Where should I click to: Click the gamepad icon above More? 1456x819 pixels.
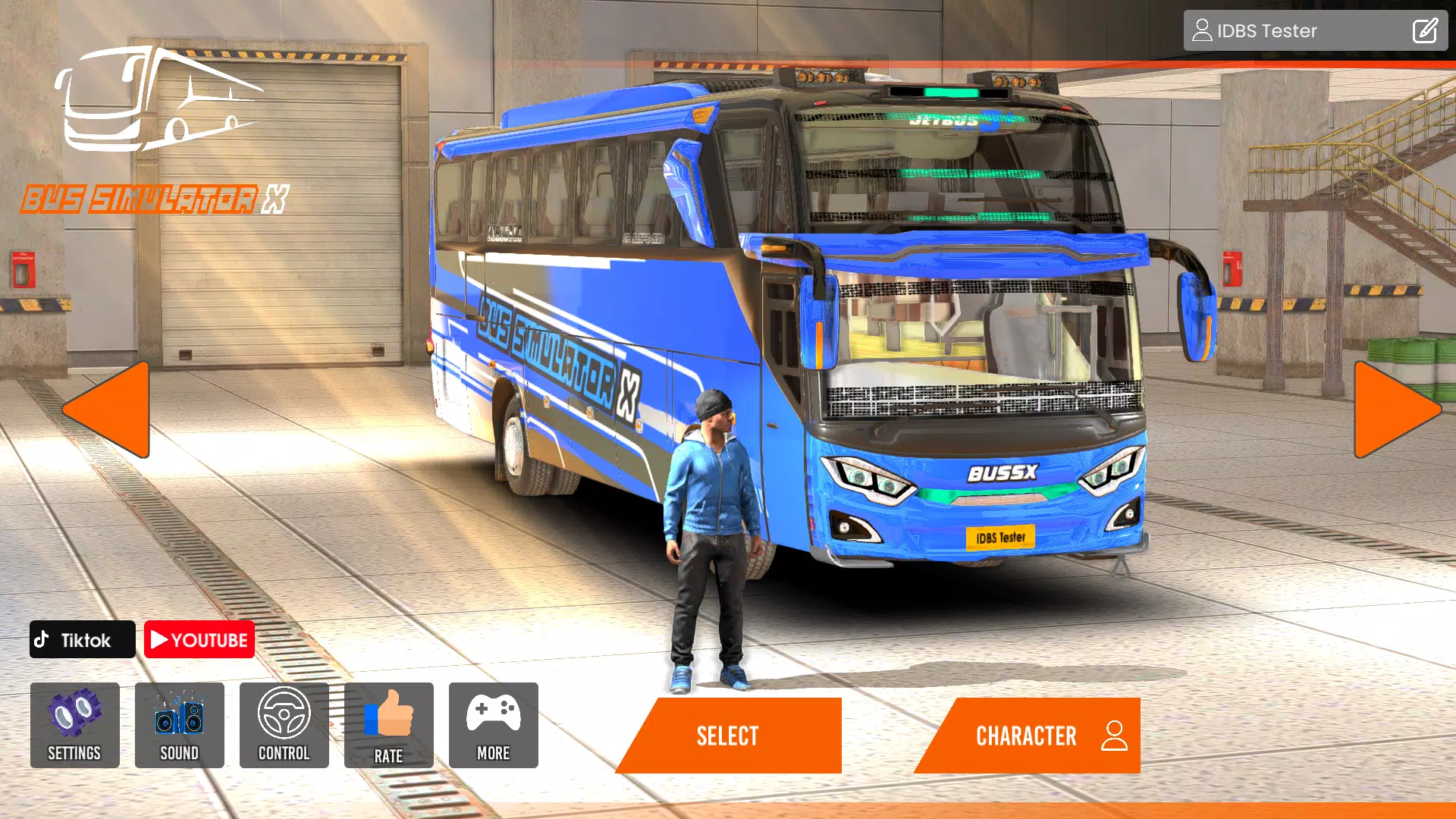pyautogui.click(x=493, y=713)
